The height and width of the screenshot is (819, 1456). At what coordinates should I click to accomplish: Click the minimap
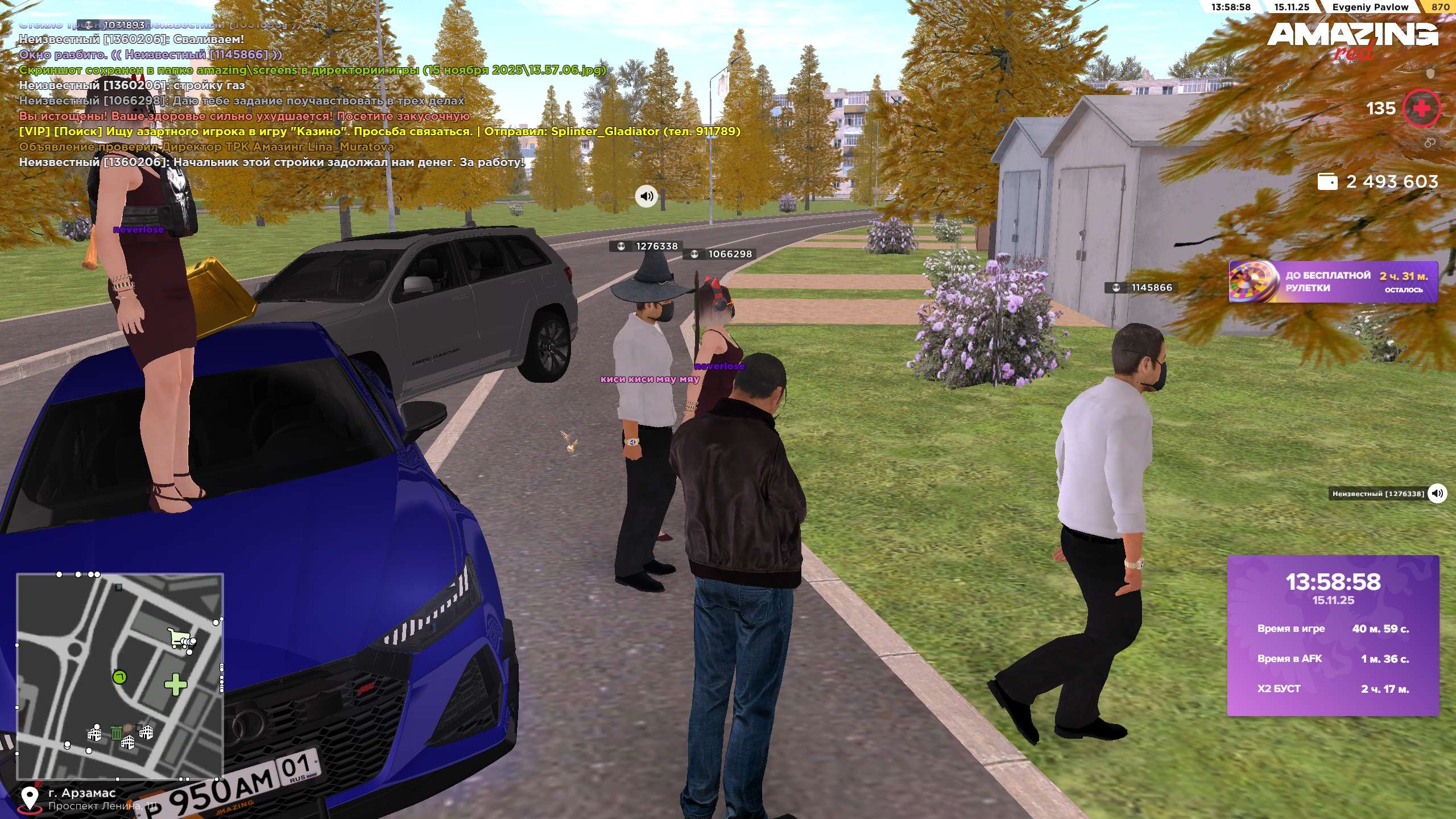point(119,676)
